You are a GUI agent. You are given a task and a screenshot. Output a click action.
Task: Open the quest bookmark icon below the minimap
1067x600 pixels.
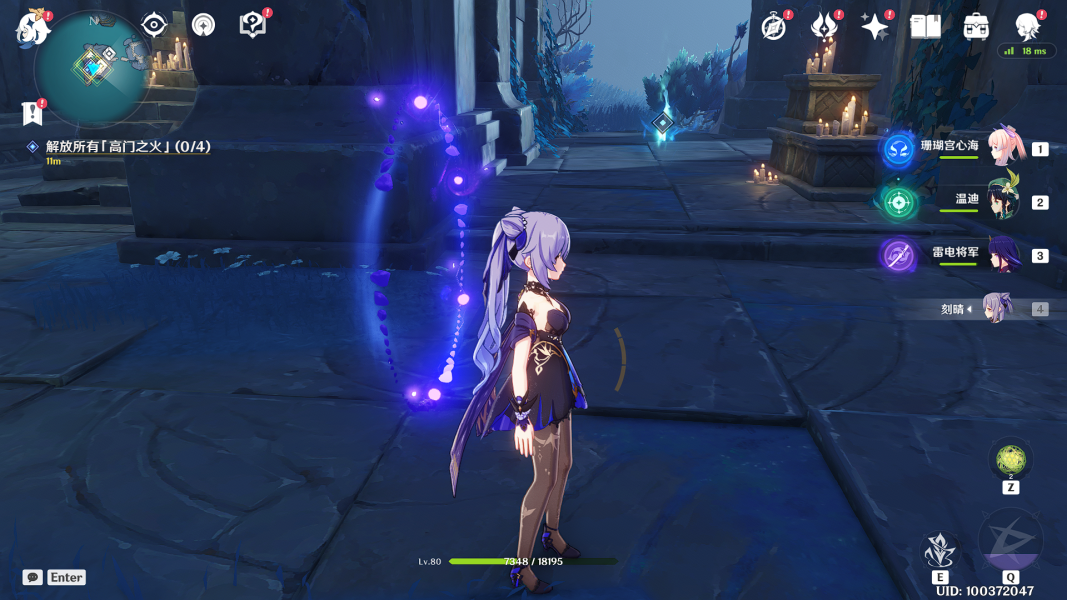[33, 113]
